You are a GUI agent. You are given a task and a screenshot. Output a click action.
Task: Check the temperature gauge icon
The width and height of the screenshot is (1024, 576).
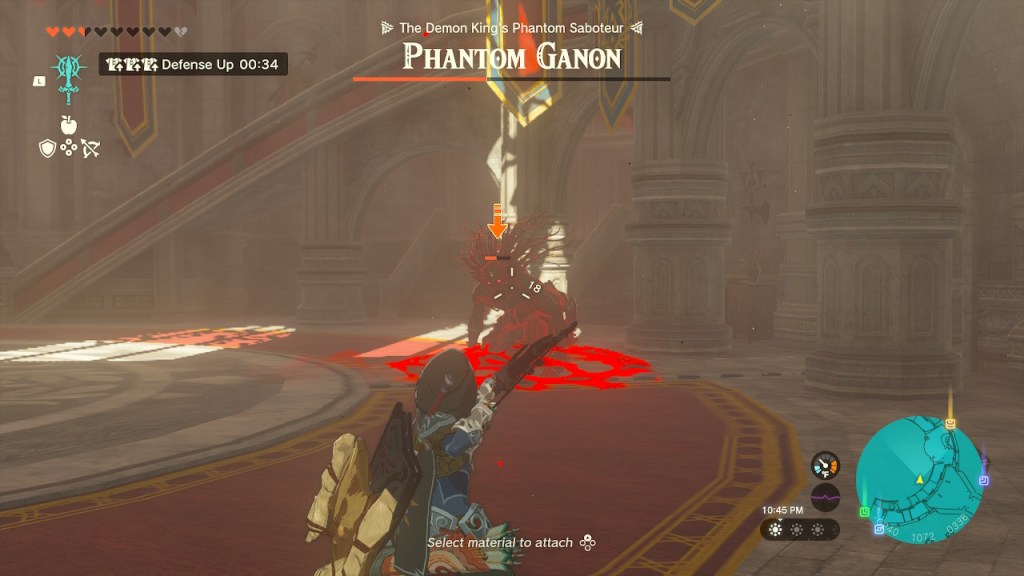pyautogui.click(x=825, y=465)
